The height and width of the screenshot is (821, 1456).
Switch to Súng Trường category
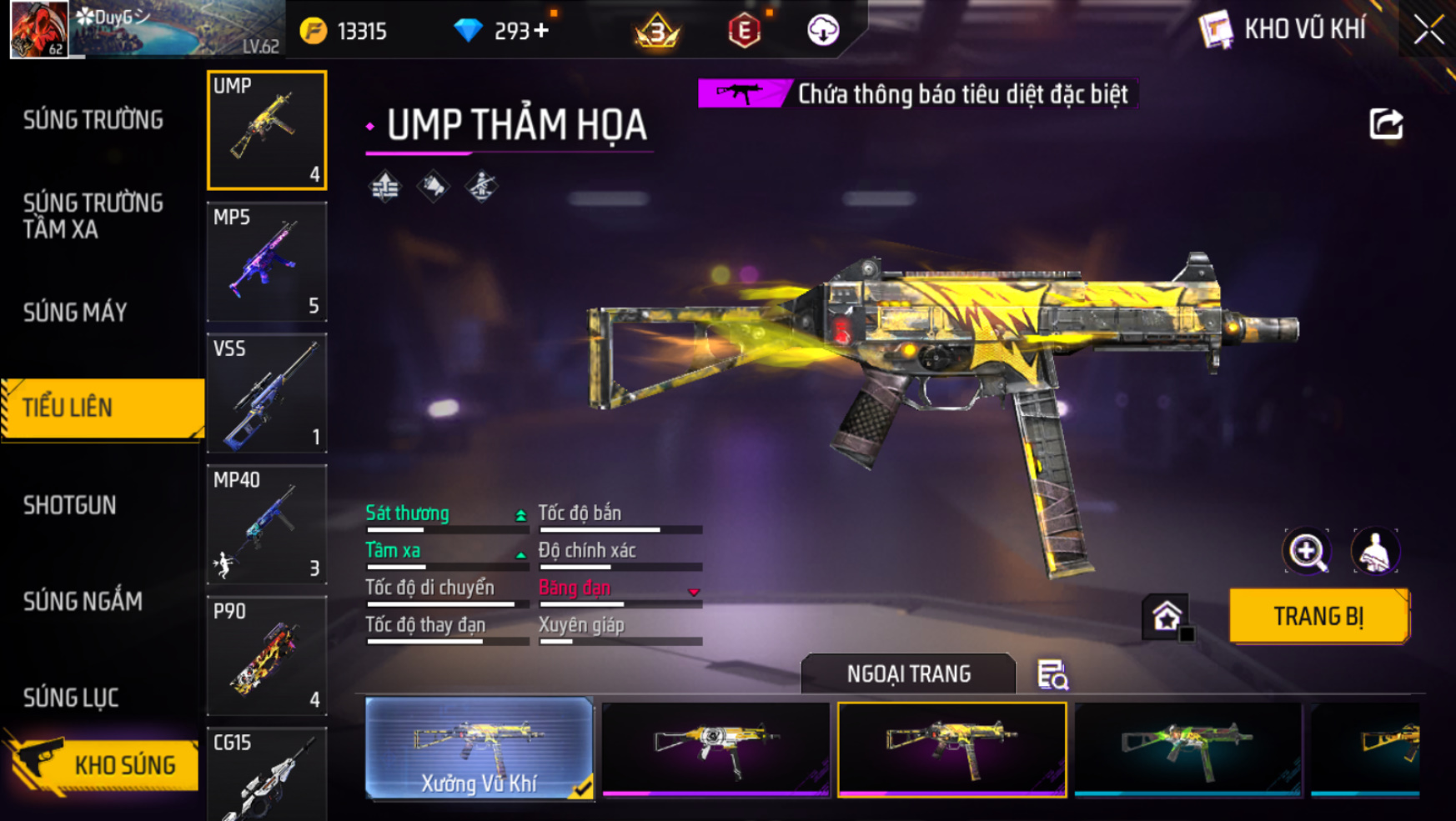pos(93,120)
